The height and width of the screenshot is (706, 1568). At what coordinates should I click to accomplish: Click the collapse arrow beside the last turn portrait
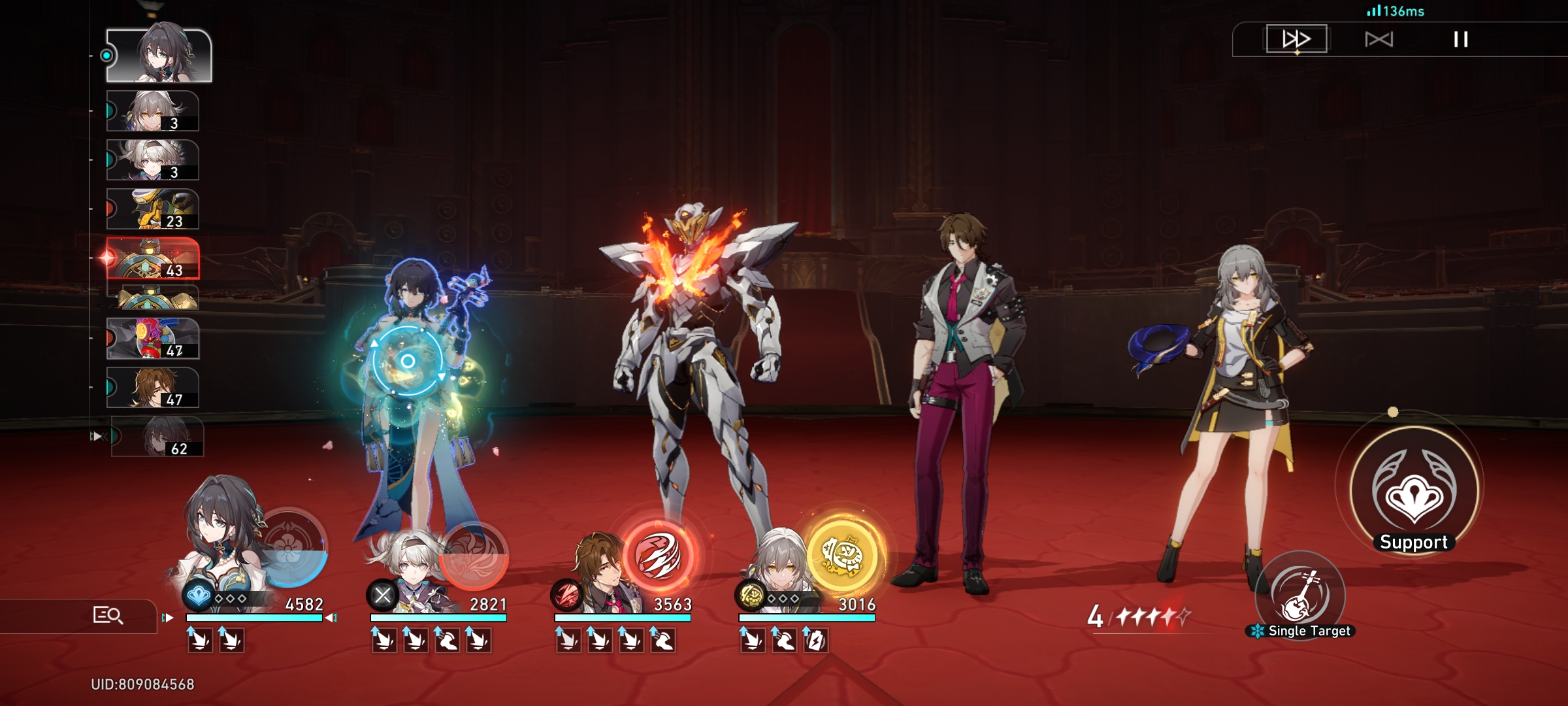(x=99, y=436)
